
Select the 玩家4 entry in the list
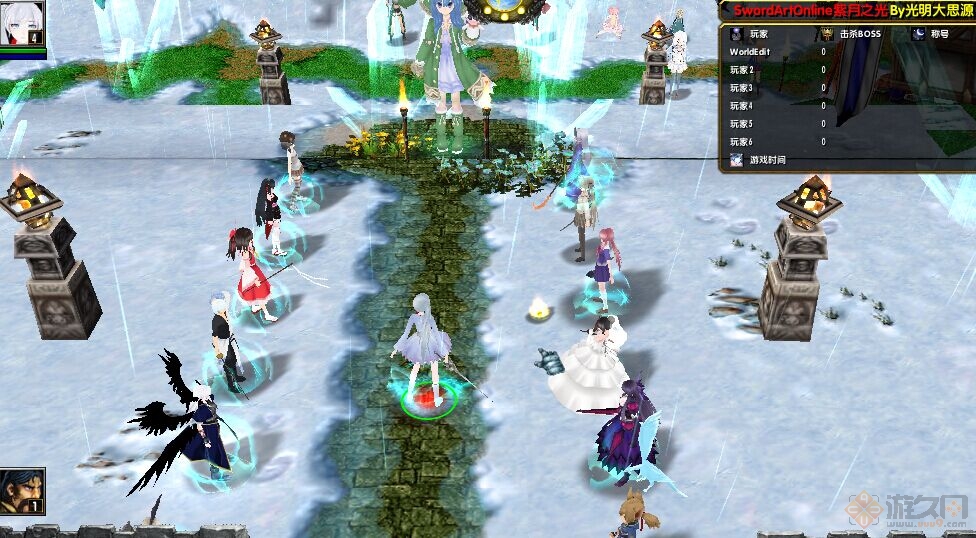(742, 105)
